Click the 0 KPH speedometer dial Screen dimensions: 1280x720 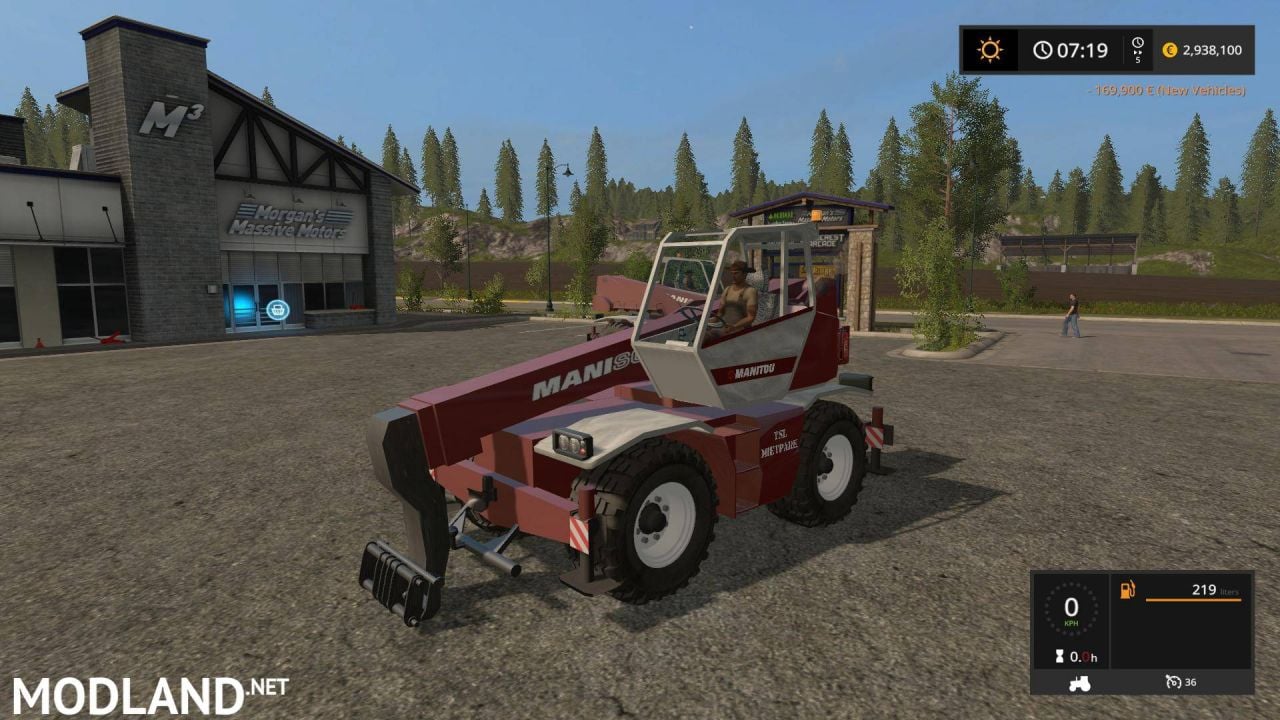[1071, 607]
